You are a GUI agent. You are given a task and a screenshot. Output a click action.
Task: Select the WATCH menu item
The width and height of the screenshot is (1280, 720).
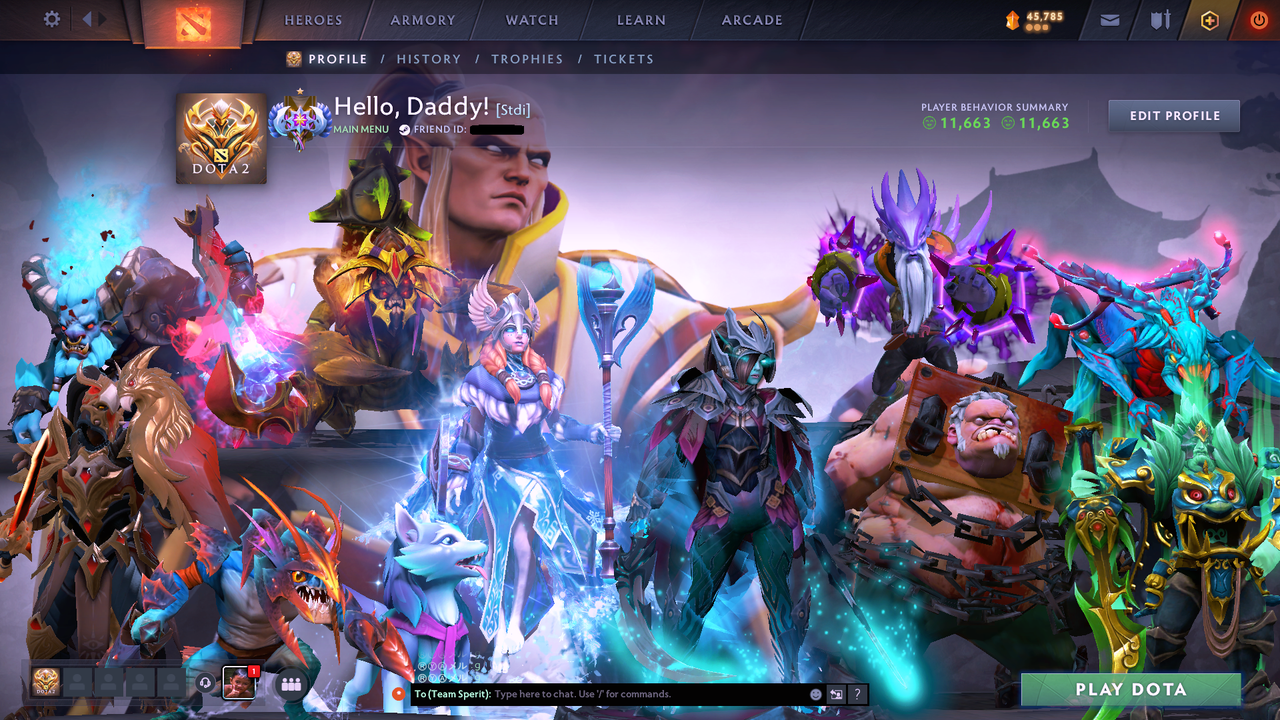[531, 20]
